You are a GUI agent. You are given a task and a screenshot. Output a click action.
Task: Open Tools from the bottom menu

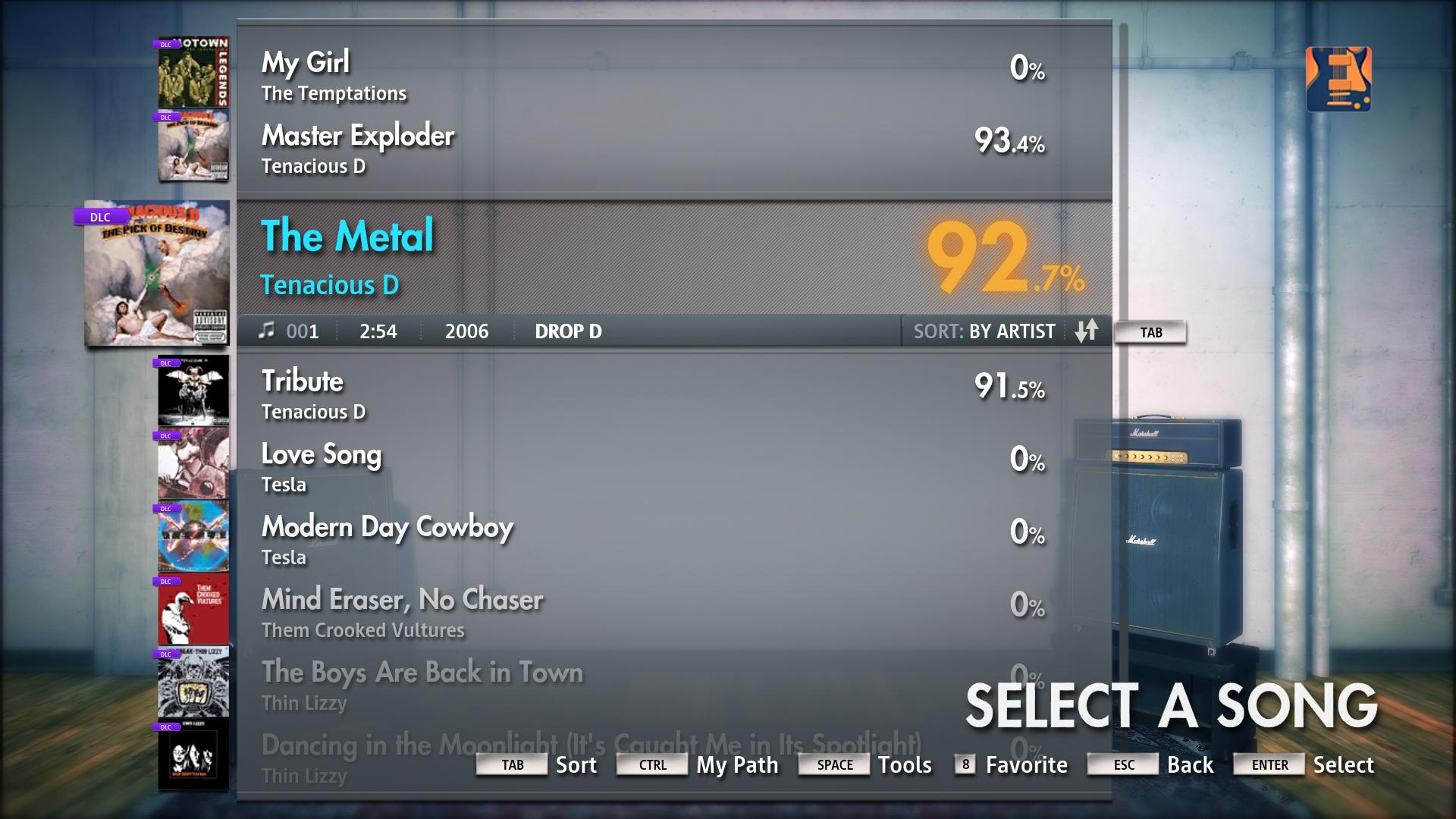coord(905,764)
